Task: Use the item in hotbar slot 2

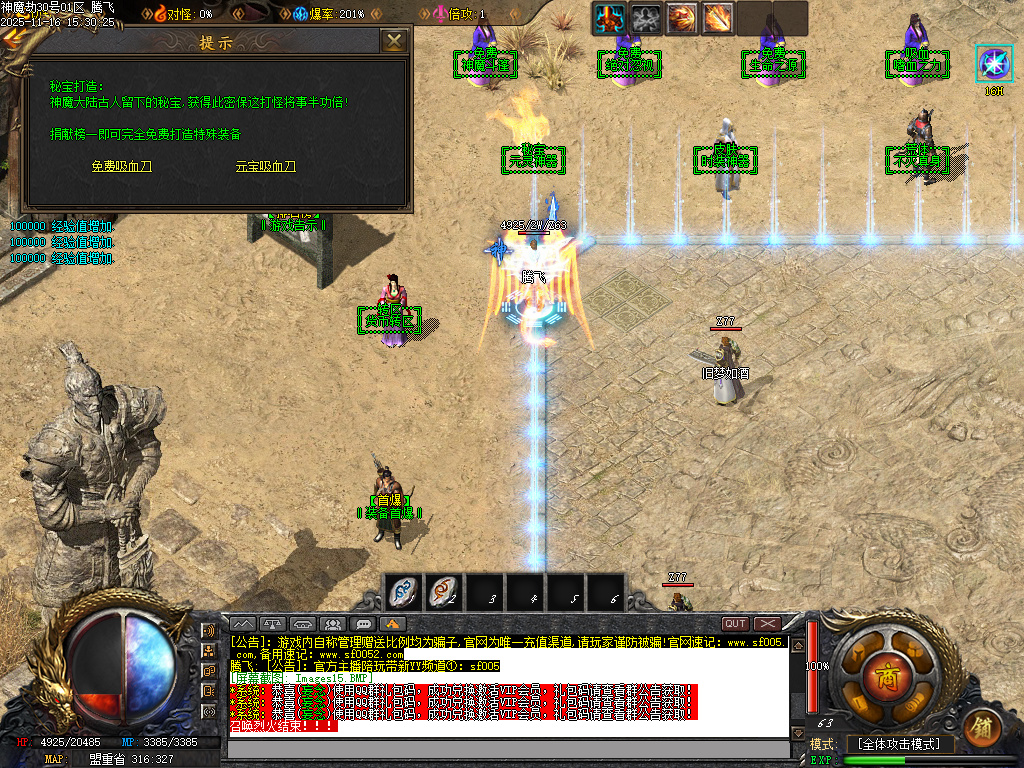Action: [443, 592]
